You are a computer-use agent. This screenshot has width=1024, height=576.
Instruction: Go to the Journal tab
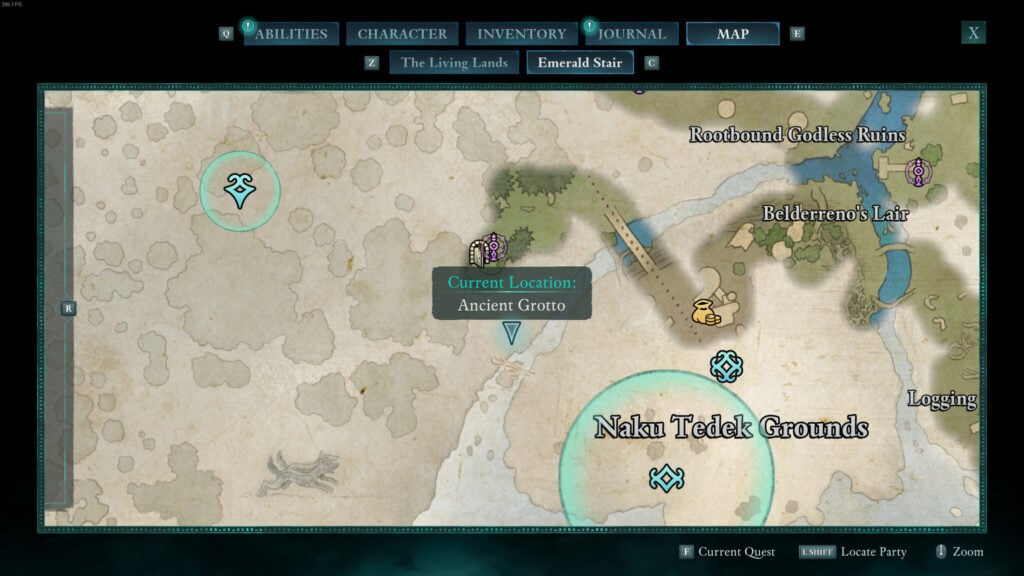coord(632,34)
